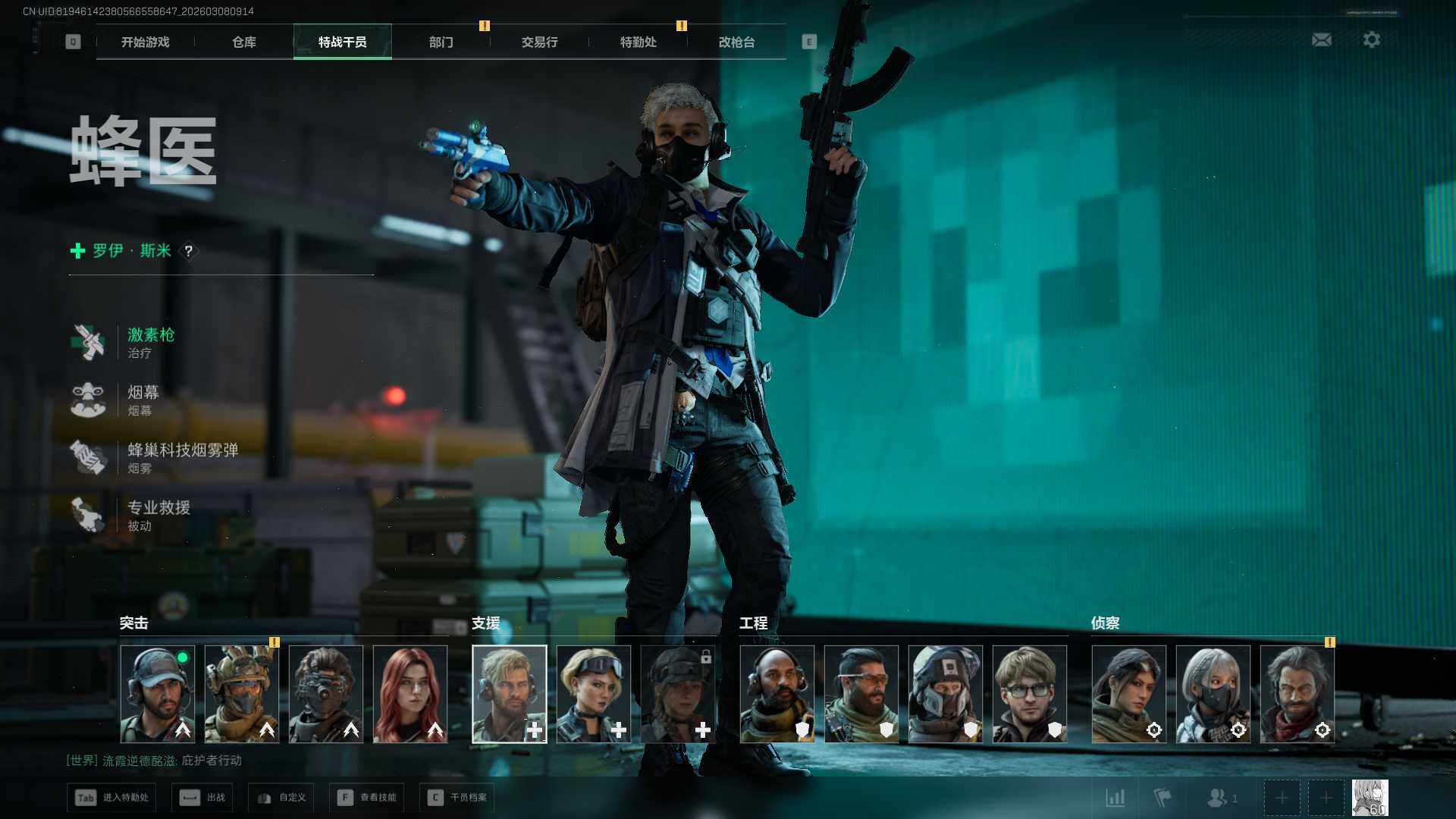Switch to the 改枪台 tab
The image size is (1456, 819).
pos(736,42)
